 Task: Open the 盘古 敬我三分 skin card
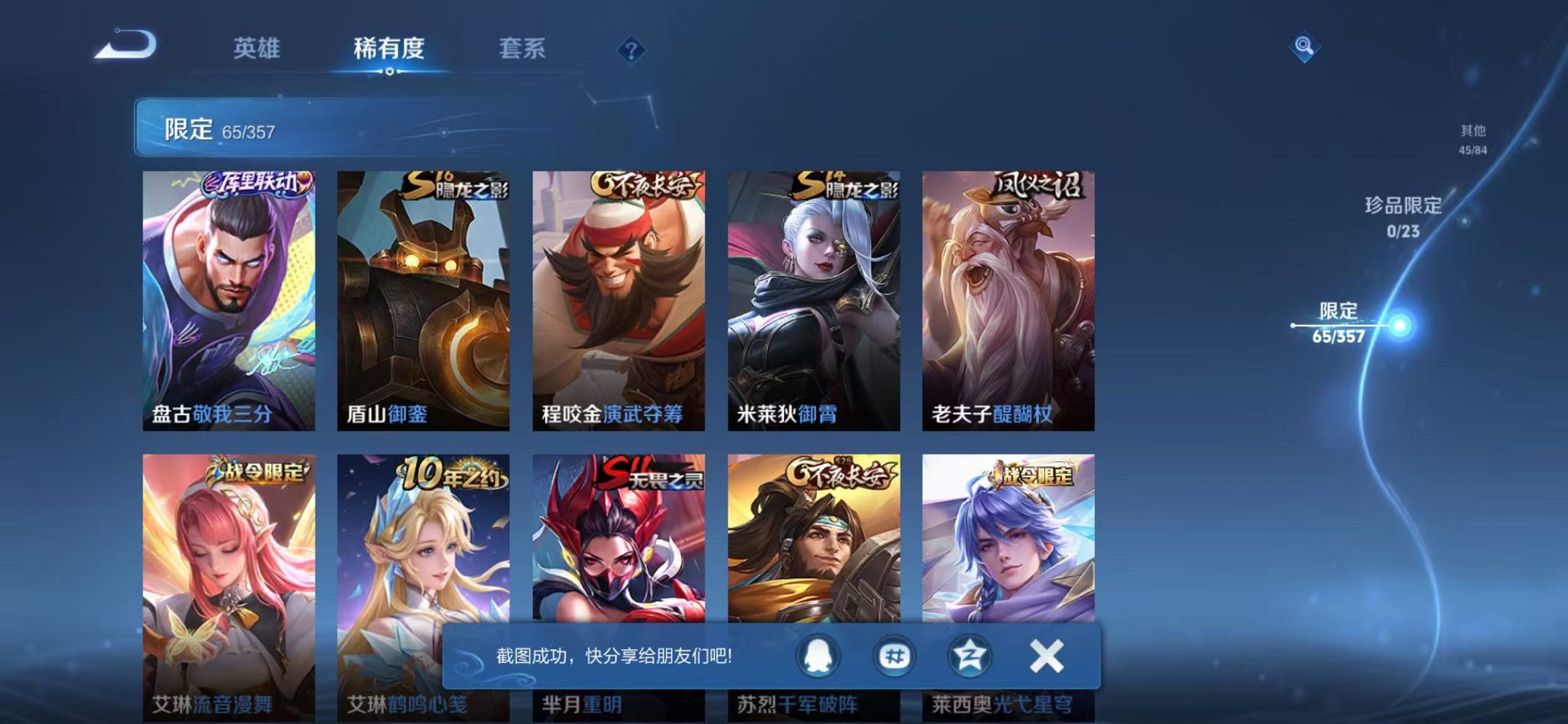click(230, 291)
